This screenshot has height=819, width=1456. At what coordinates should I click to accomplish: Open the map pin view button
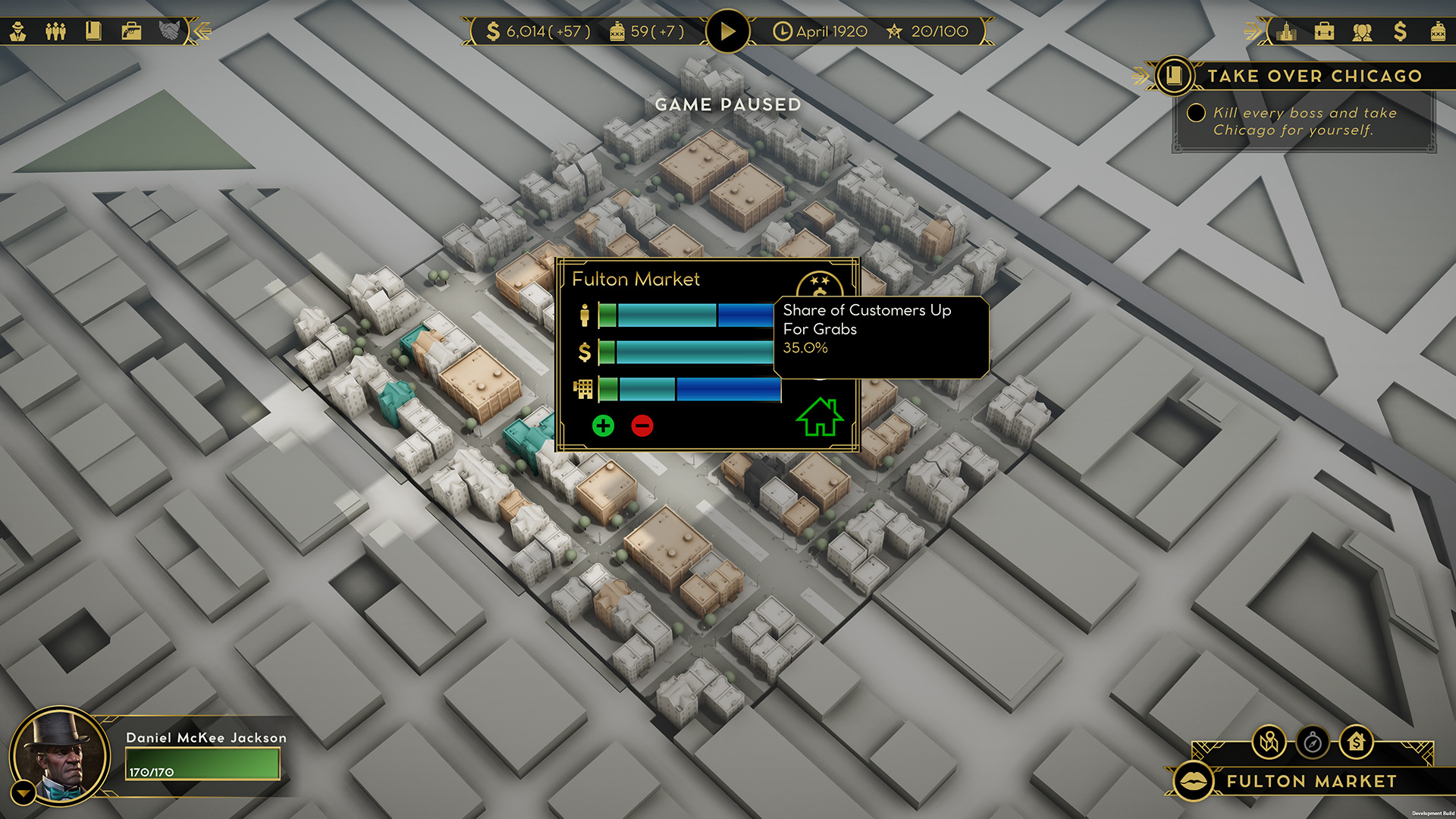click(1269, 742)
